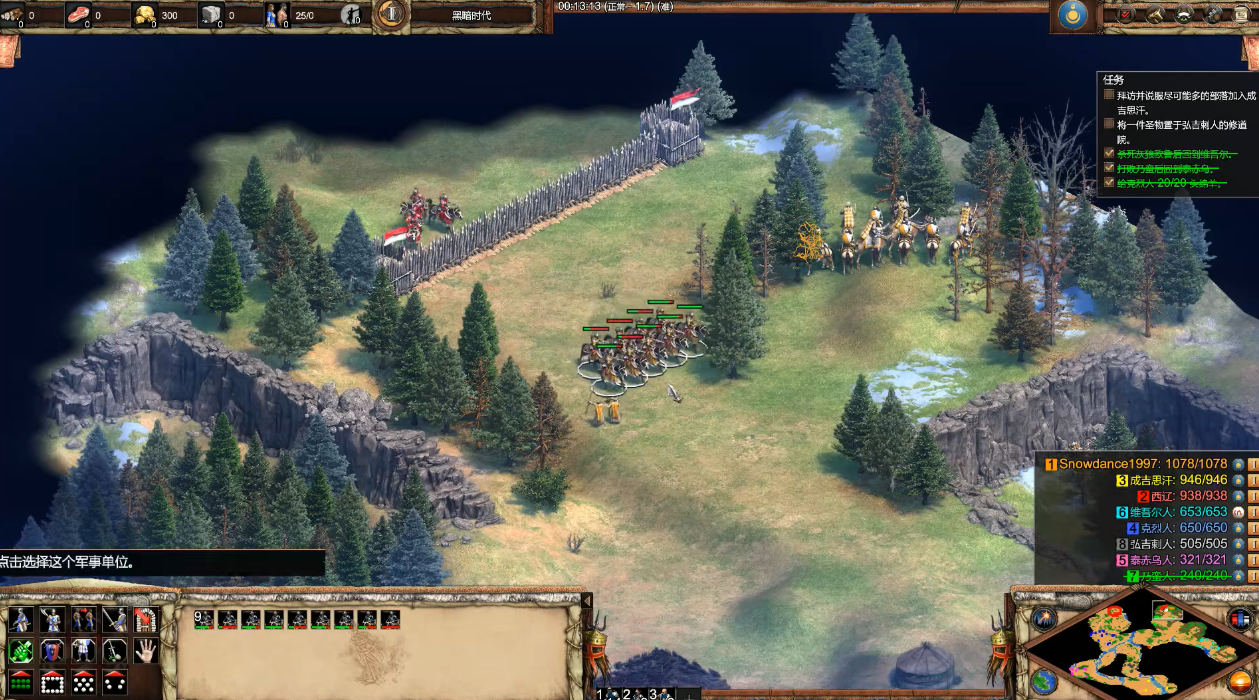Choose the defensive stance command
Viewport: 1259px width, 700px height.
point(52,620)
